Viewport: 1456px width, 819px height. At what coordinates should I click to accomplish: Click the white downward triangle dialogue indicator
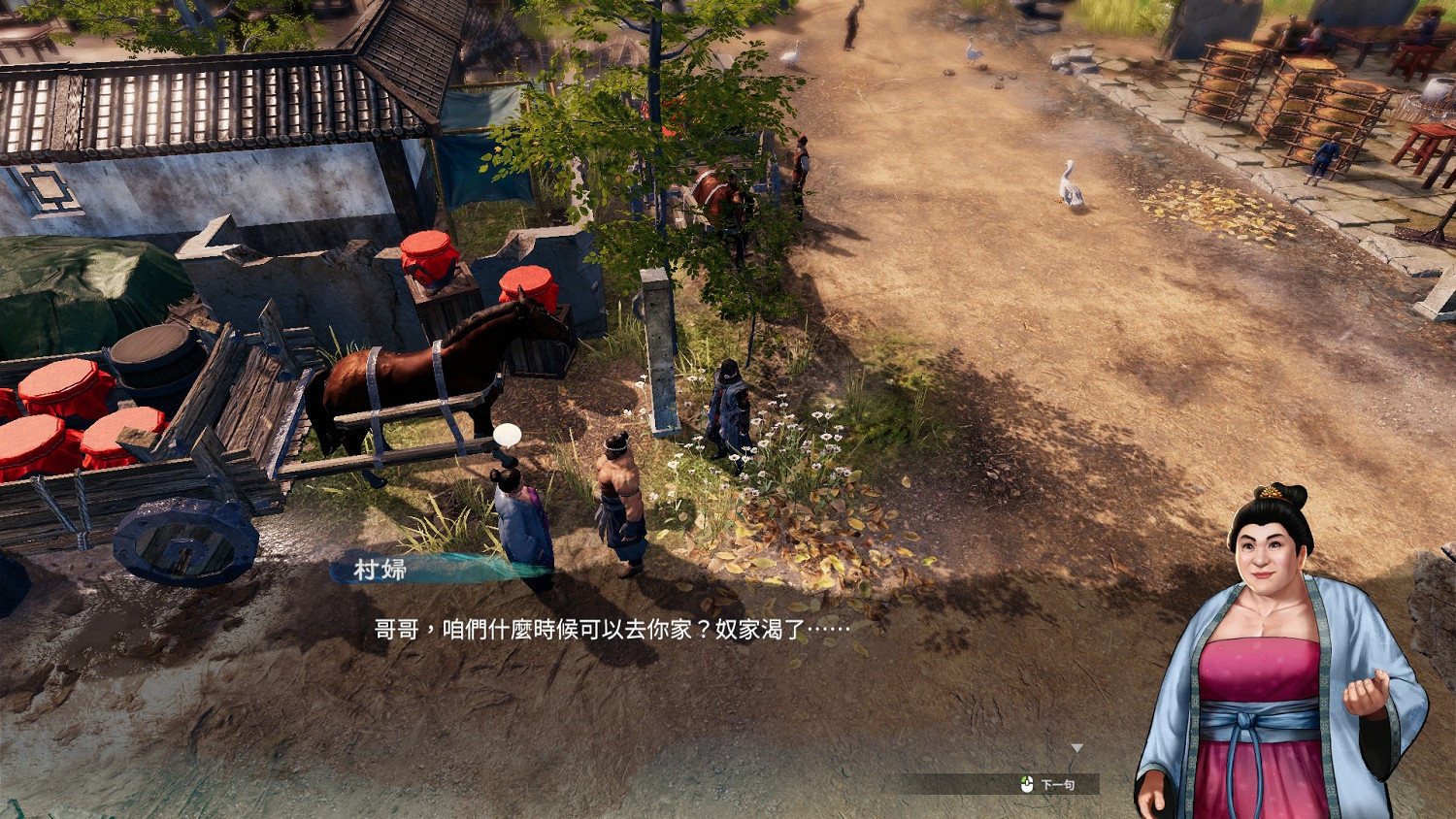pyautogui.click(x=1077, y=747)
